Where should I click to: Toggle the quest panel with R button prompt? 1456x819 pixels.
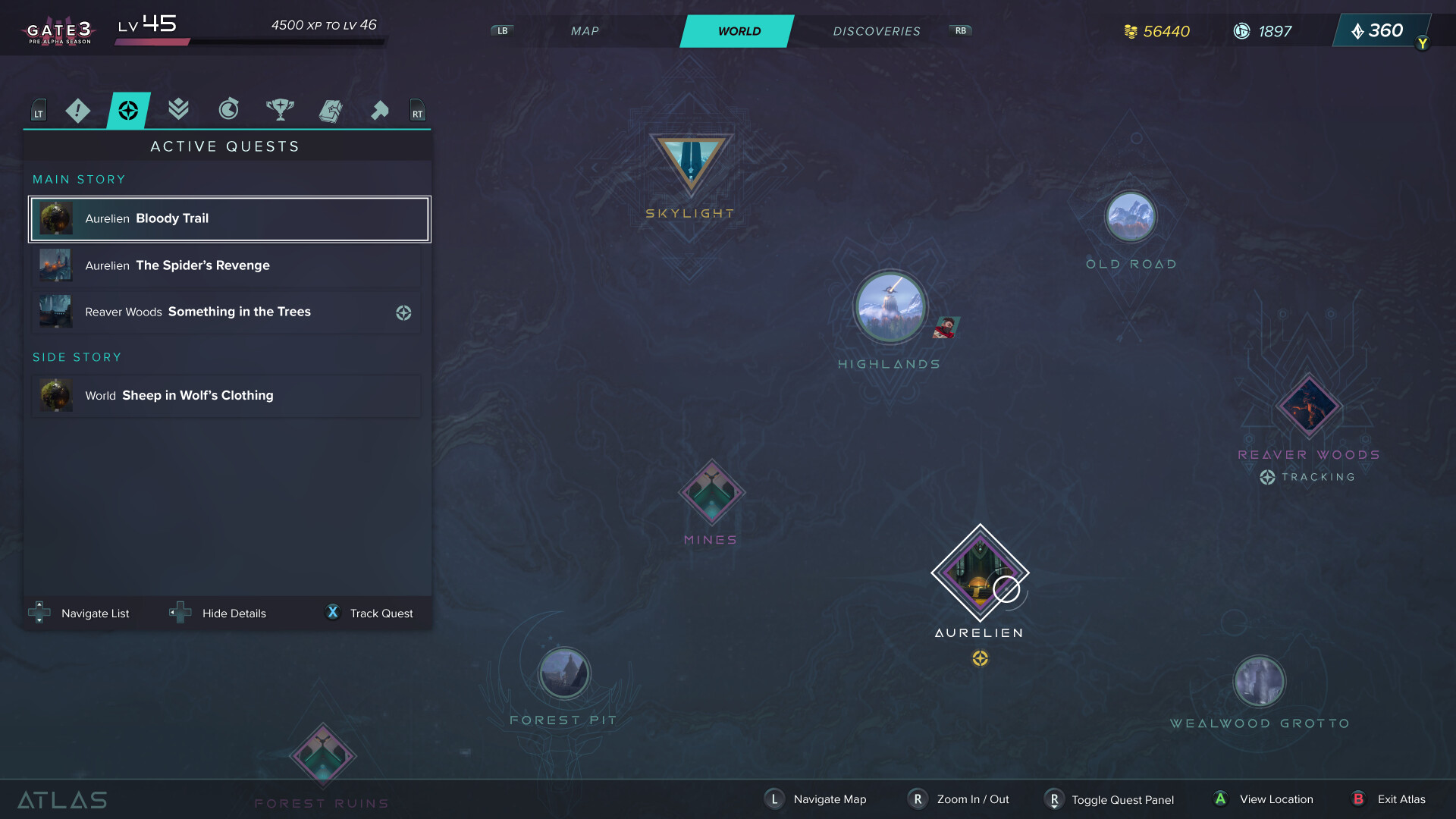(x=1055, y=799)
